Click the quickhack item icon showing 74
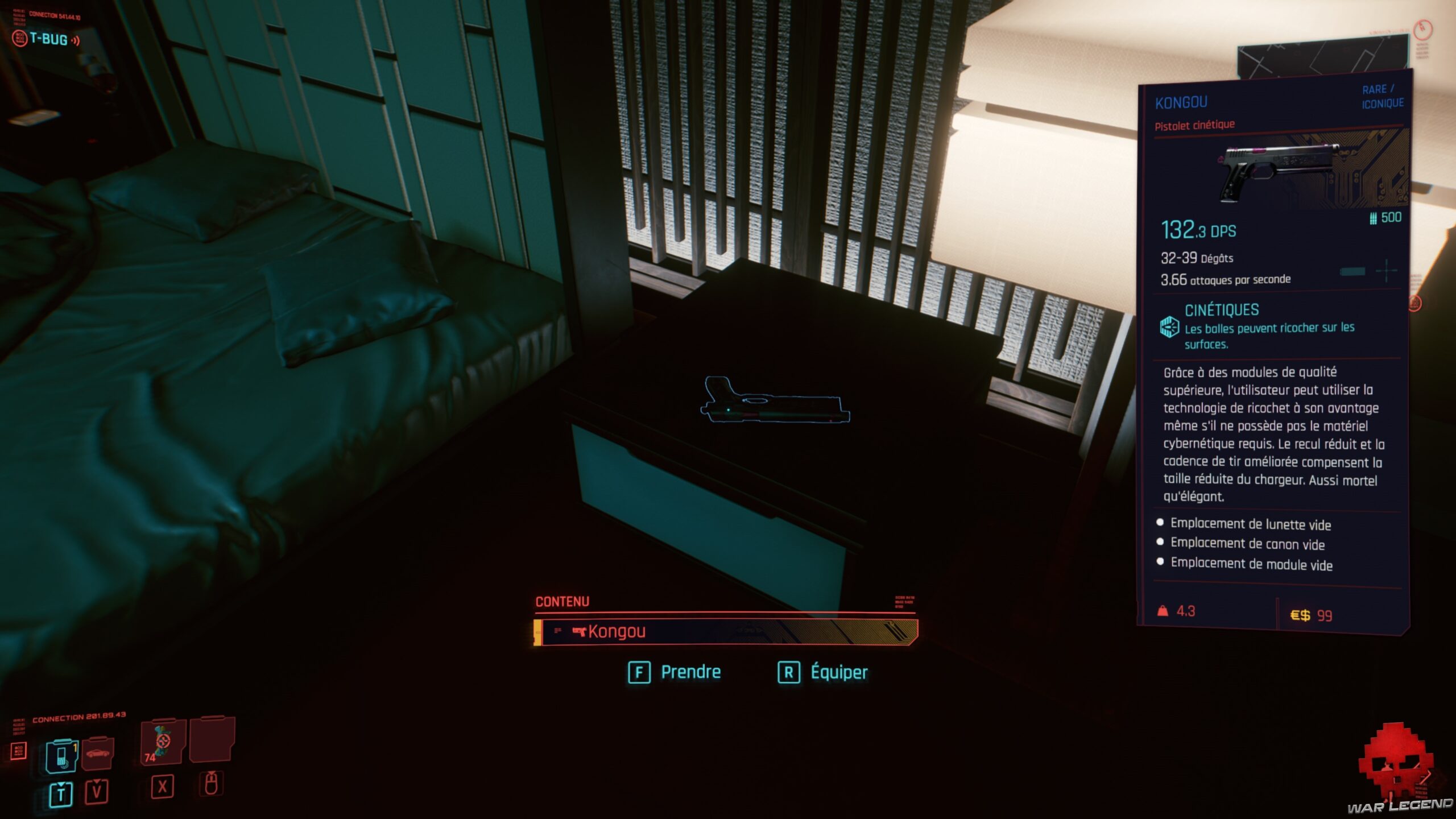 coord(162,742)
